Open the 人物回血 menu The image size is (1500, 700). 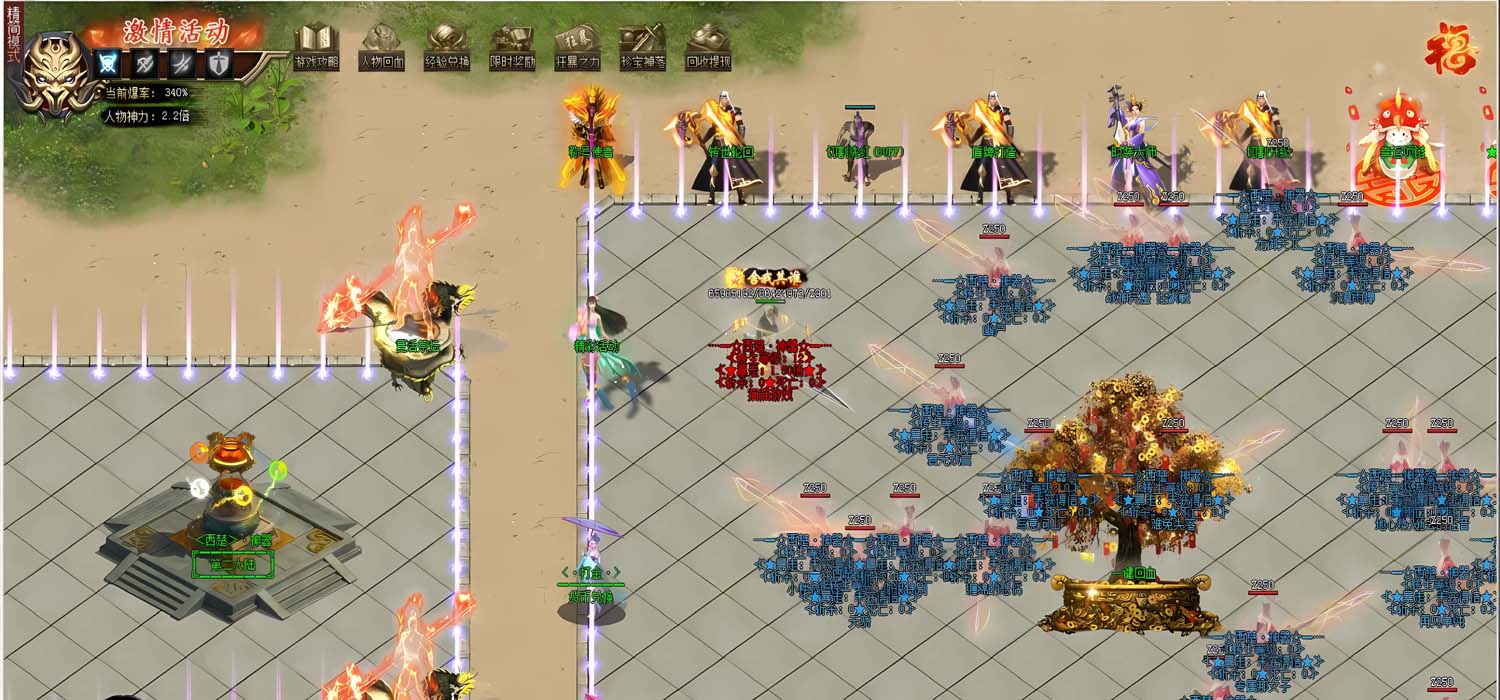click(x=381, y=47)
